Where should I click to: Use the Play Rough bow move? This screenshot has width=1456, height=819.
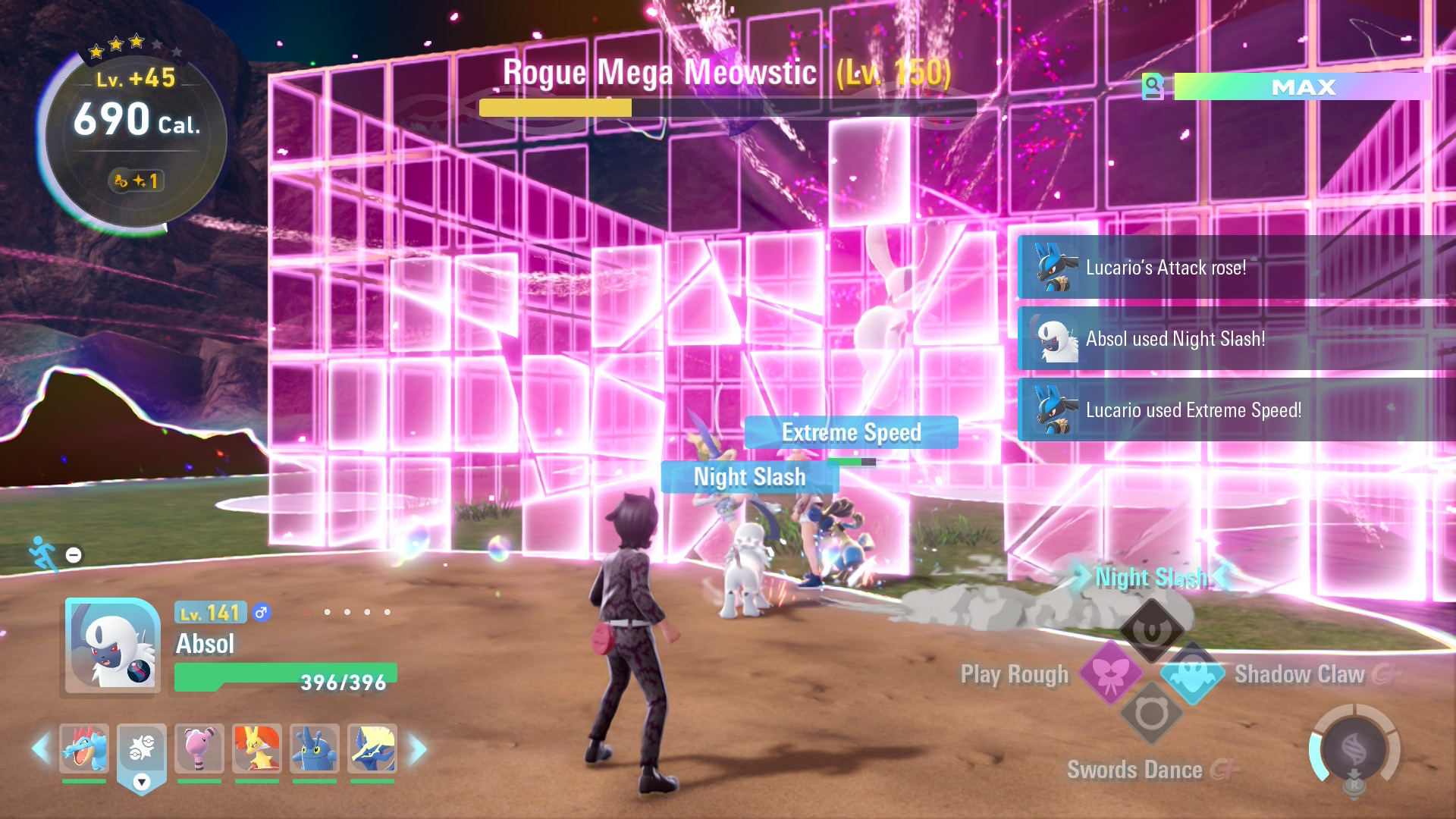(x=1111, y=673)
